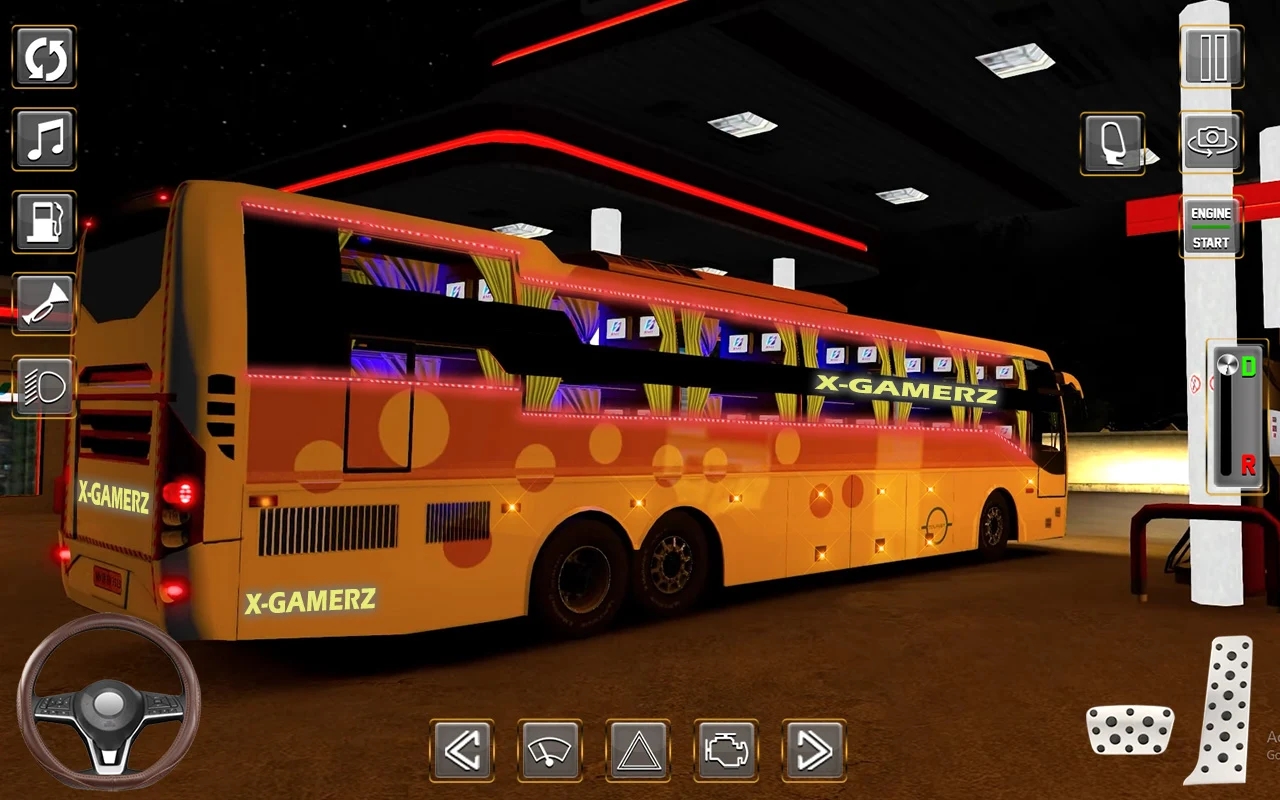Viewport: 1280px width, 800px height.
Task: Tap the music note icon
Action: point(44,140)
